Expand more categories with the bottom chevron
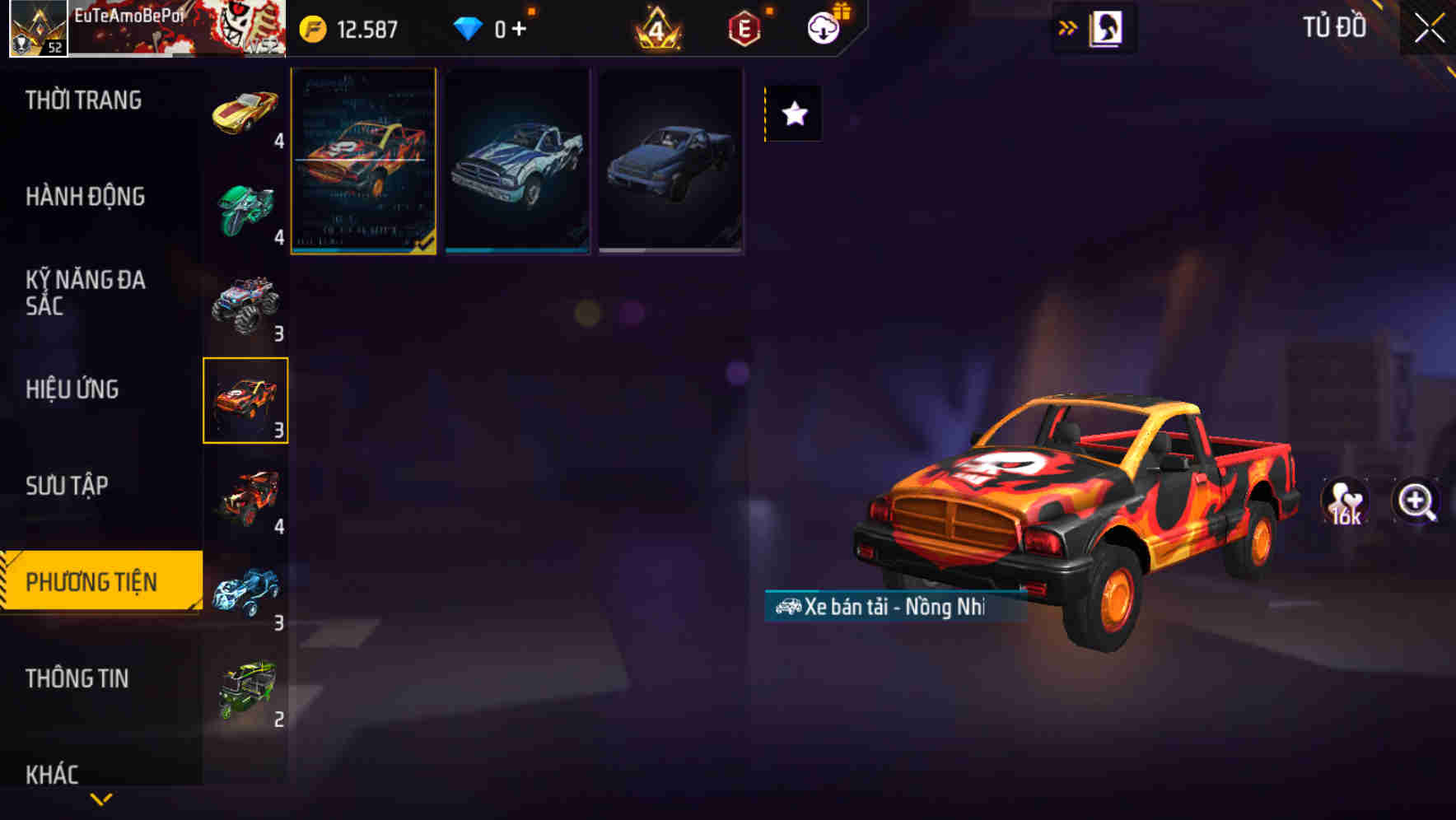Image resolution: width=1456 pixels, height=820 pixels. pyautogui.click(x=99, y=797)
